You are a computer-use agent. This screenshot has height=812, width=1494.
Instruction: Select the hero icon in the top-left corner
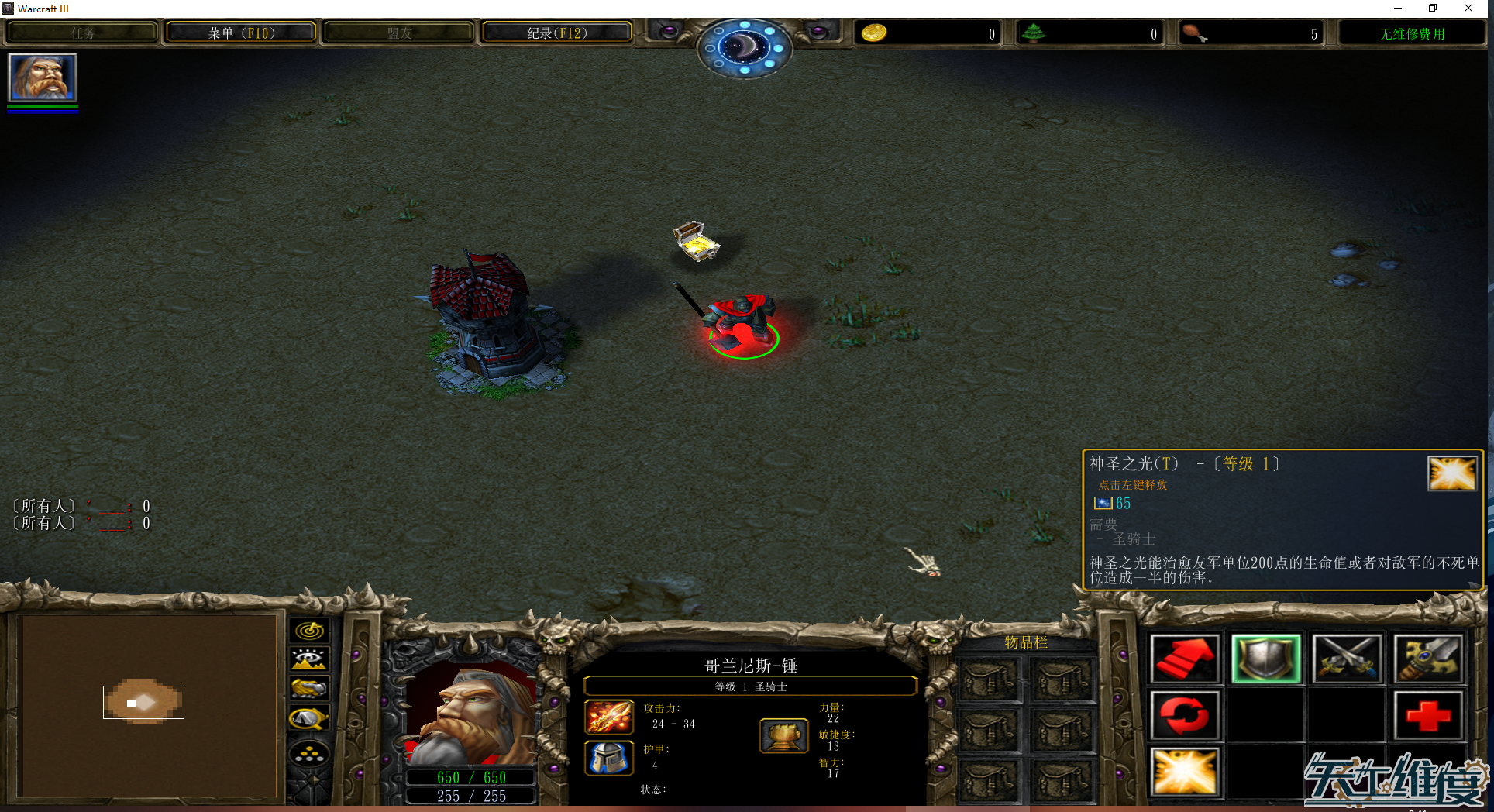click(x=43, y=77)
